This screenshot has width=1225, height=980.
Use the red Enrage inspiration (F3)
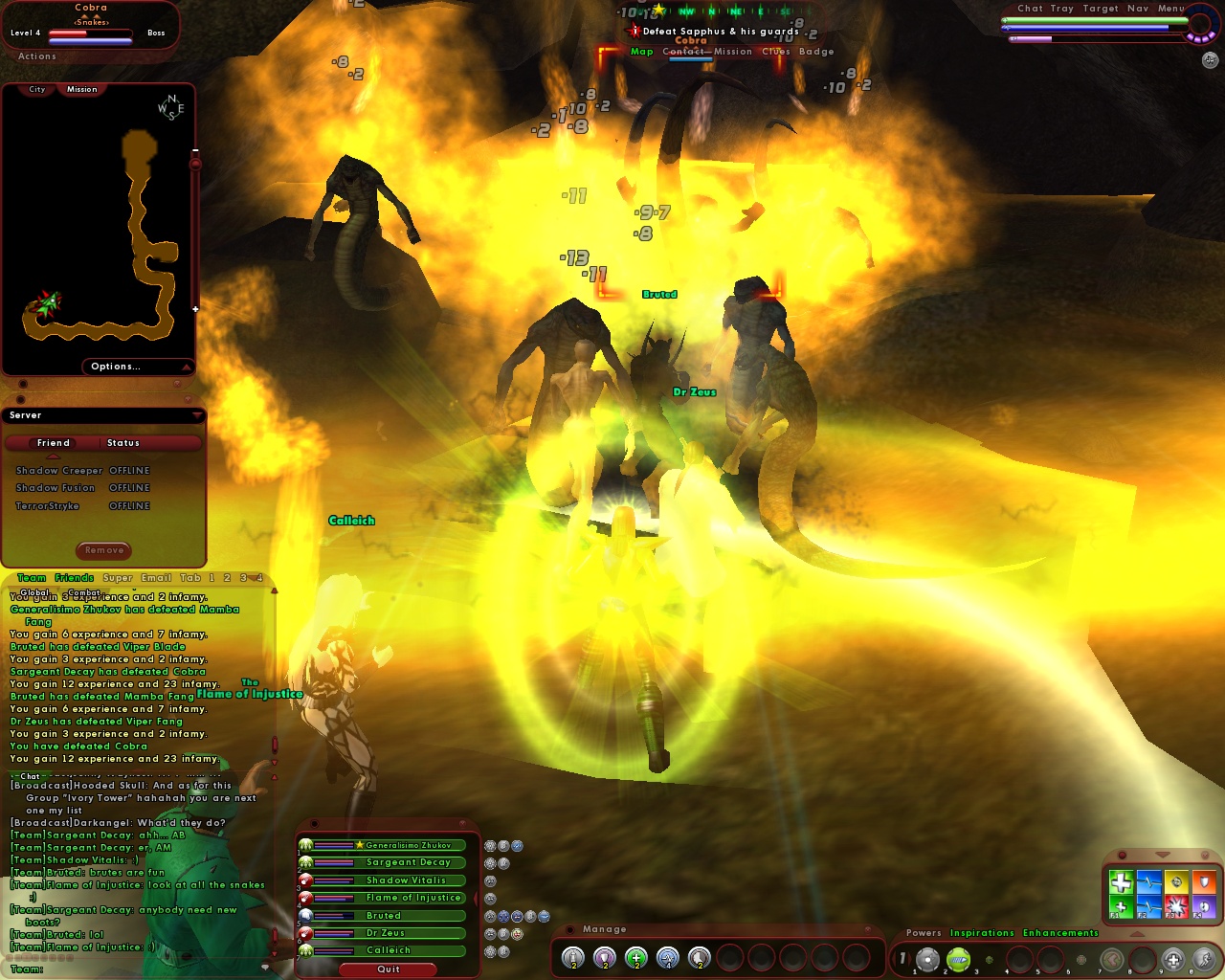1176,906
